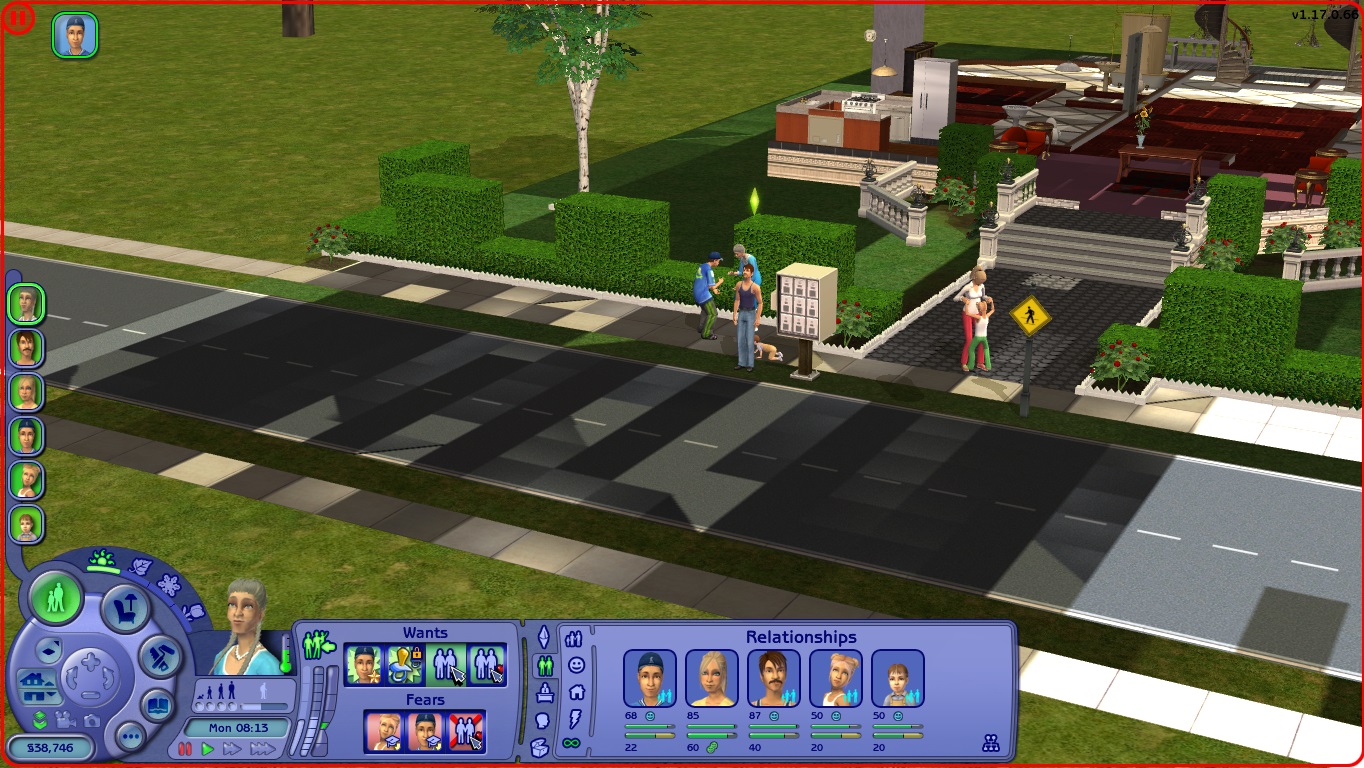The image size is (1364, 768).
Task: Toggle Live mode with the green figures button
Action: point(57,601)
